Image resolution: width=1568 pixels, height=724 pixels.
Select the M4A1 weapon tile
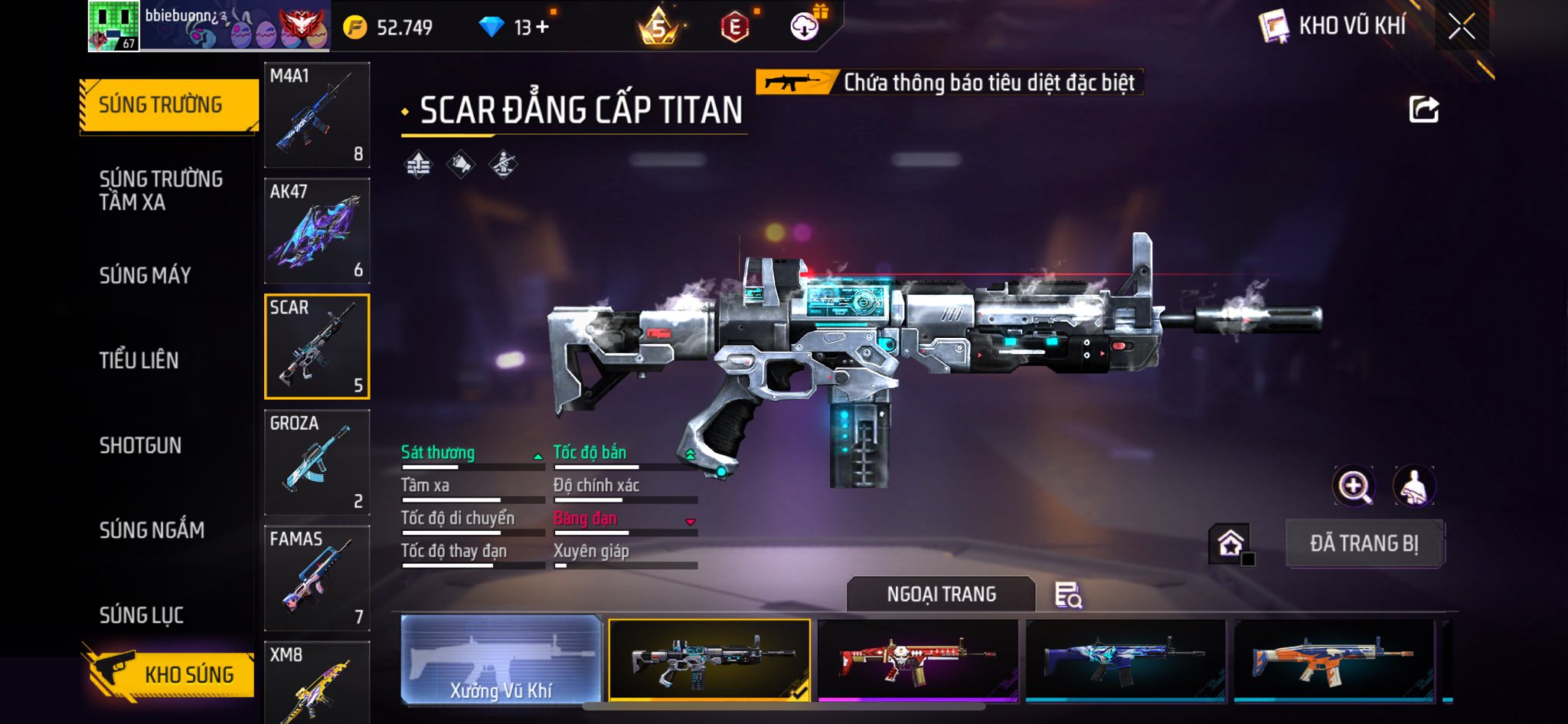click(x=317, y=115)
